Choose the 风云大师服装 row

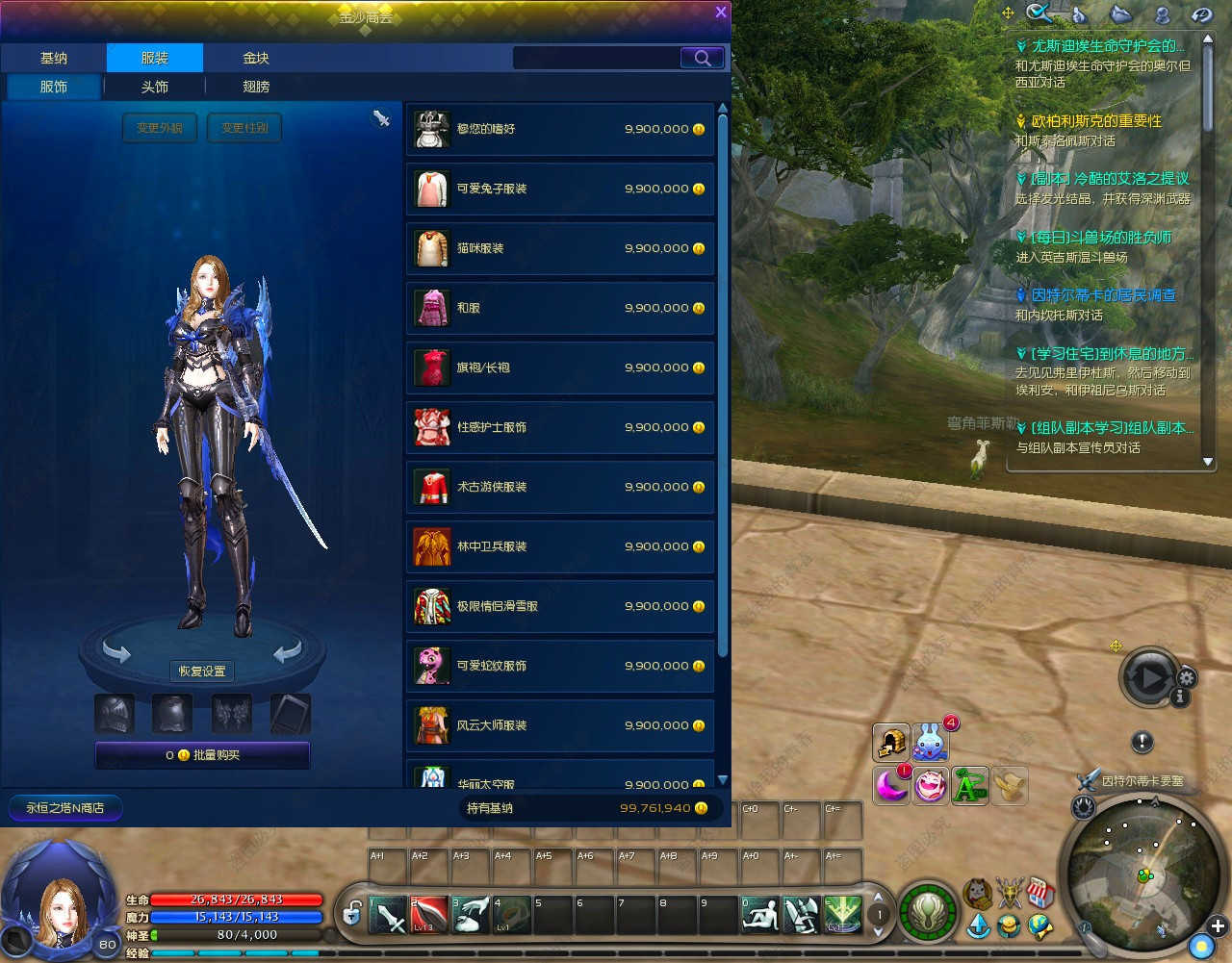tap(560, 725)
